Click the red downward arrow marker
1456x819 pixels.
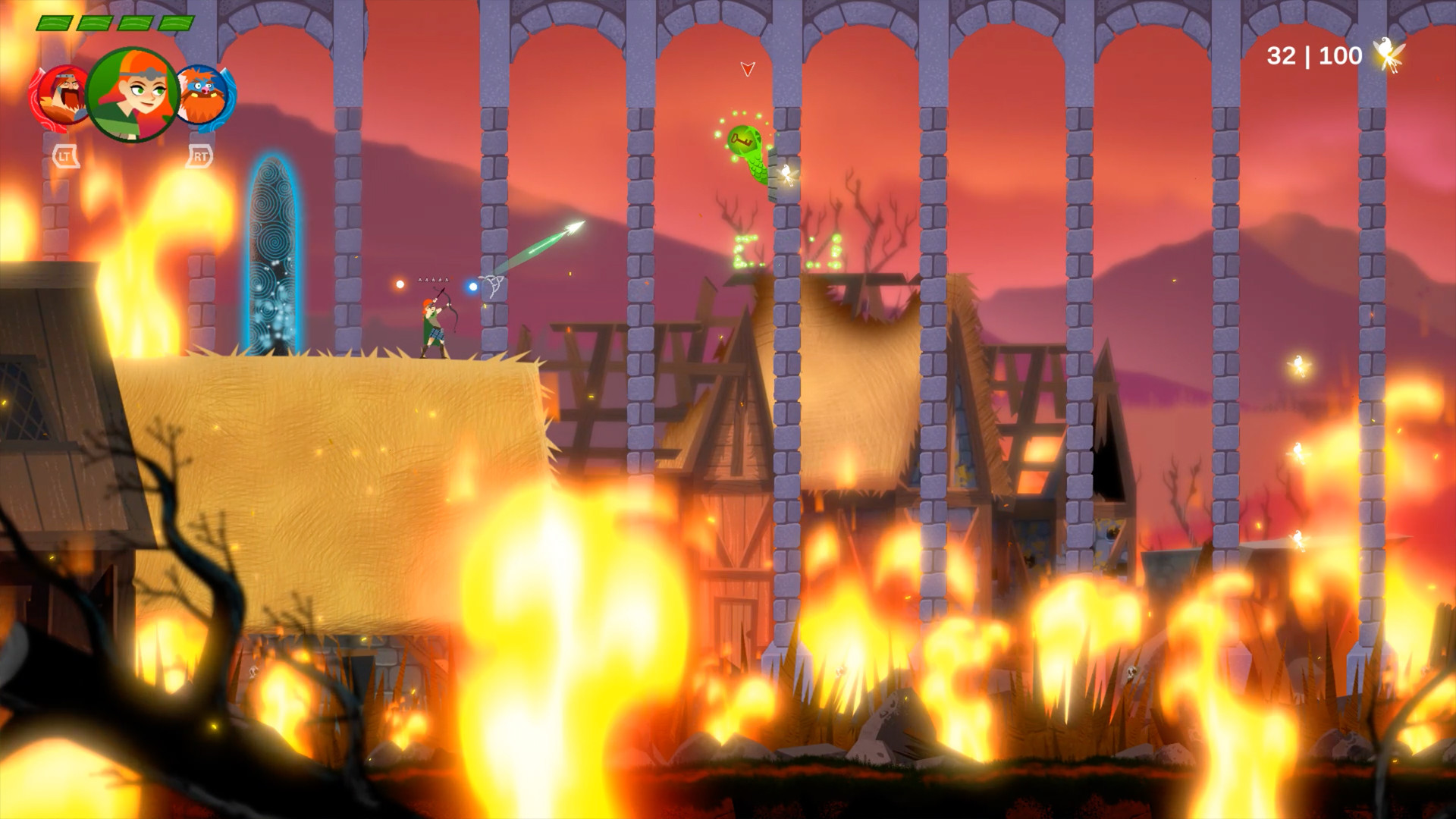point(748,70)
